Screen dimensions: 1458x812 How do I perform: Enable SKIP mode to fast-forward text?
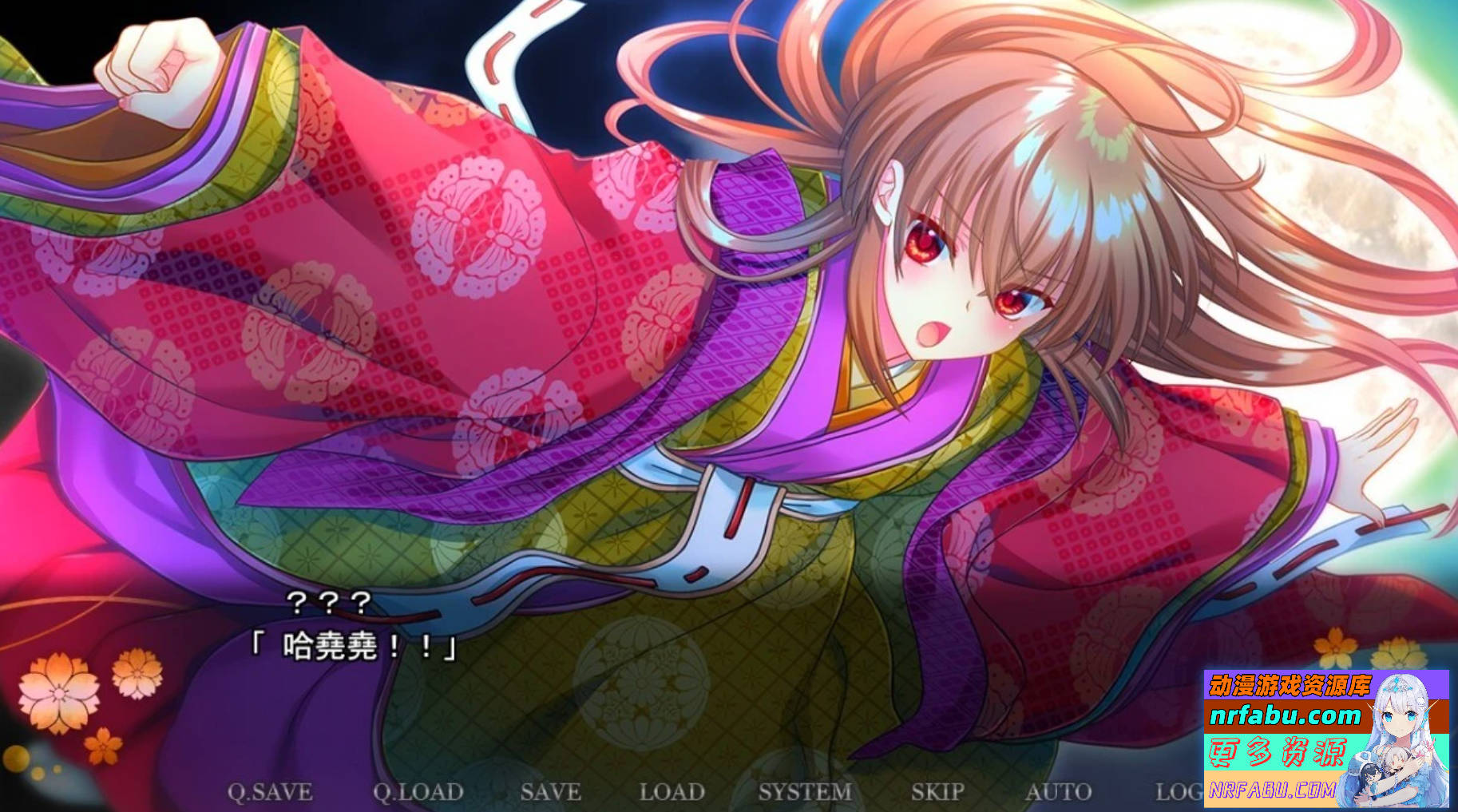tap(934, 792)
